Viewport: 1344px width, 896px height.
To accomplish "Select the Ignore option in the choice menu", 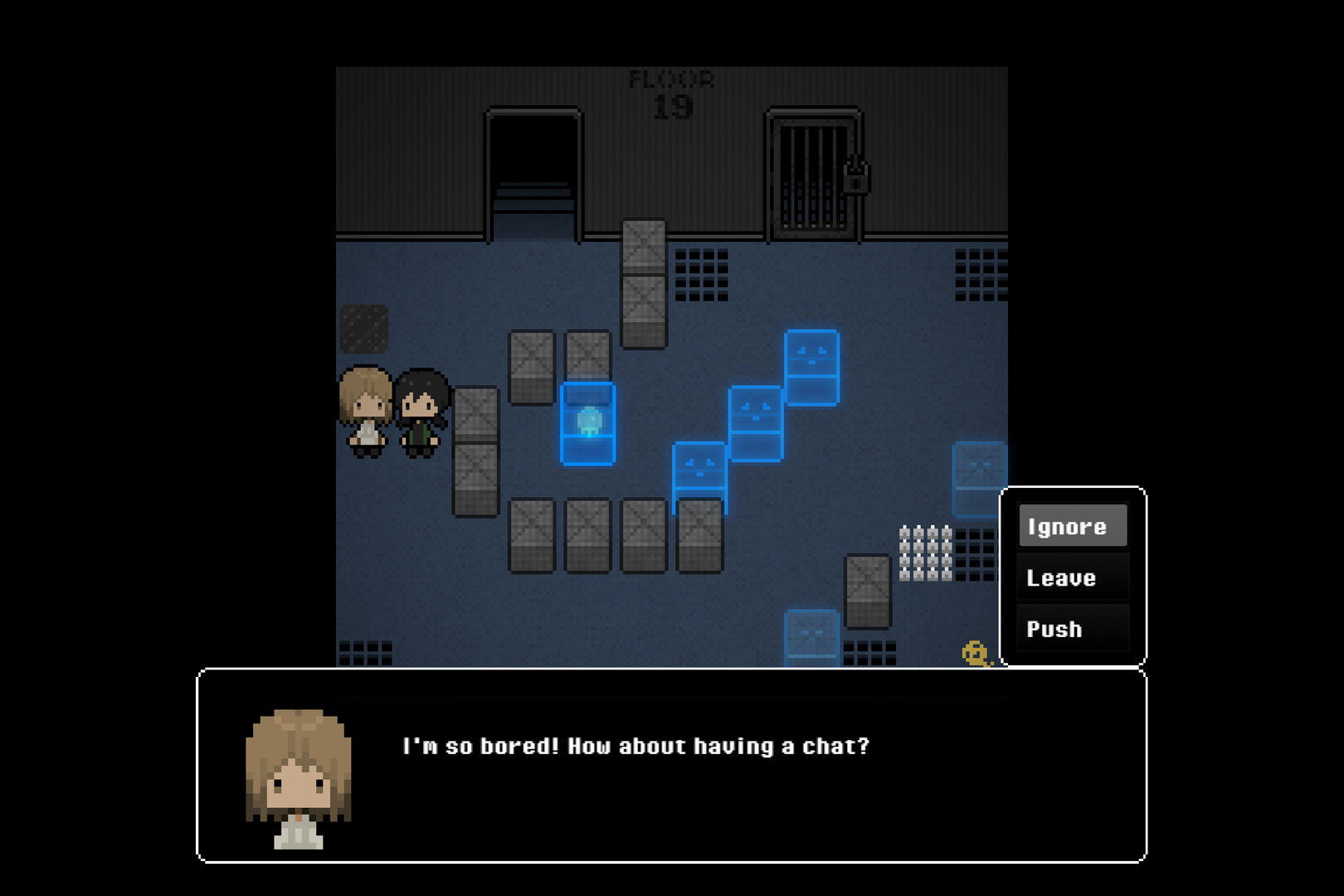I will tap(1073, 526).
